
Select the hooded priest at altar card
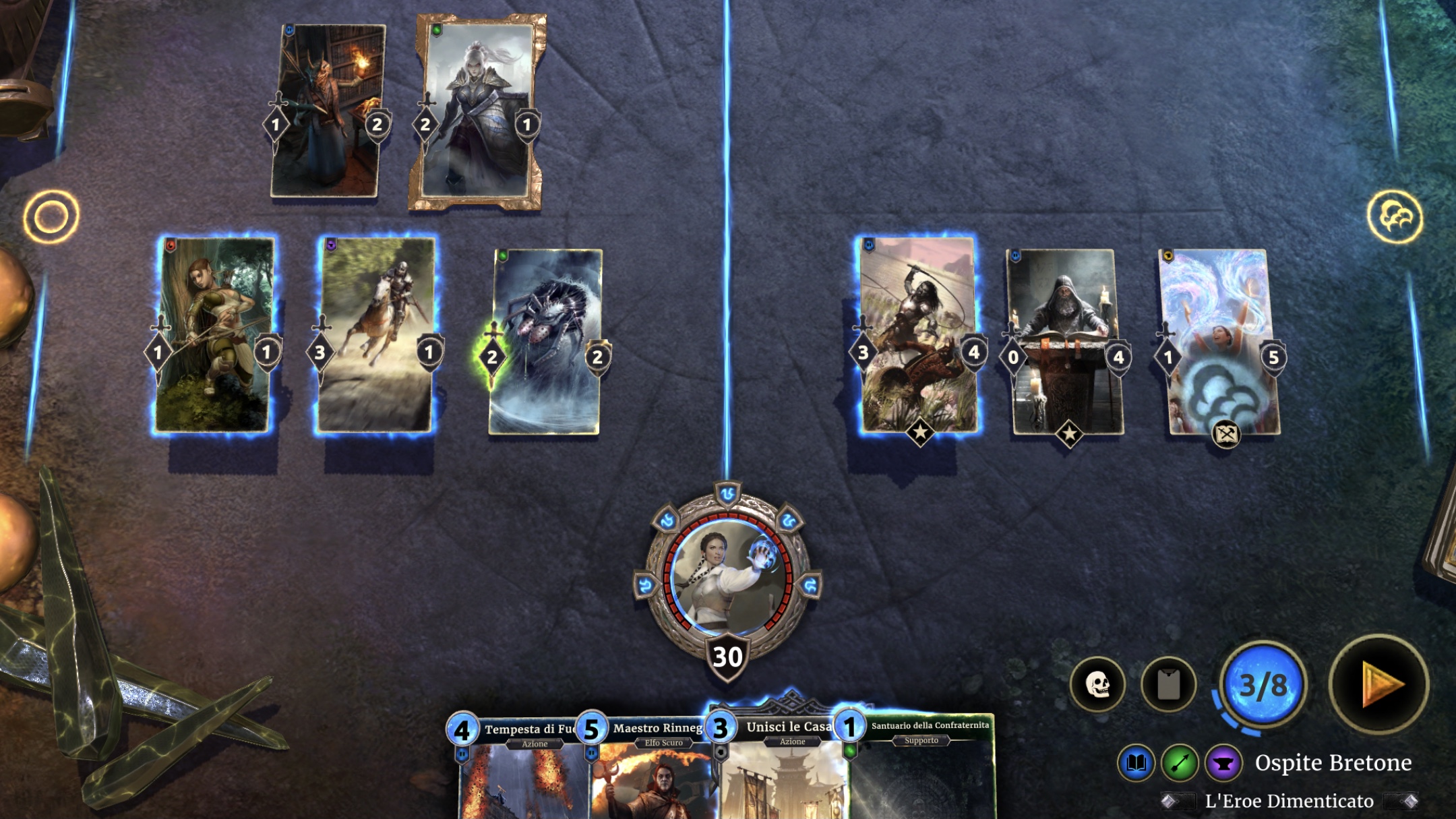click(1066, 342)
